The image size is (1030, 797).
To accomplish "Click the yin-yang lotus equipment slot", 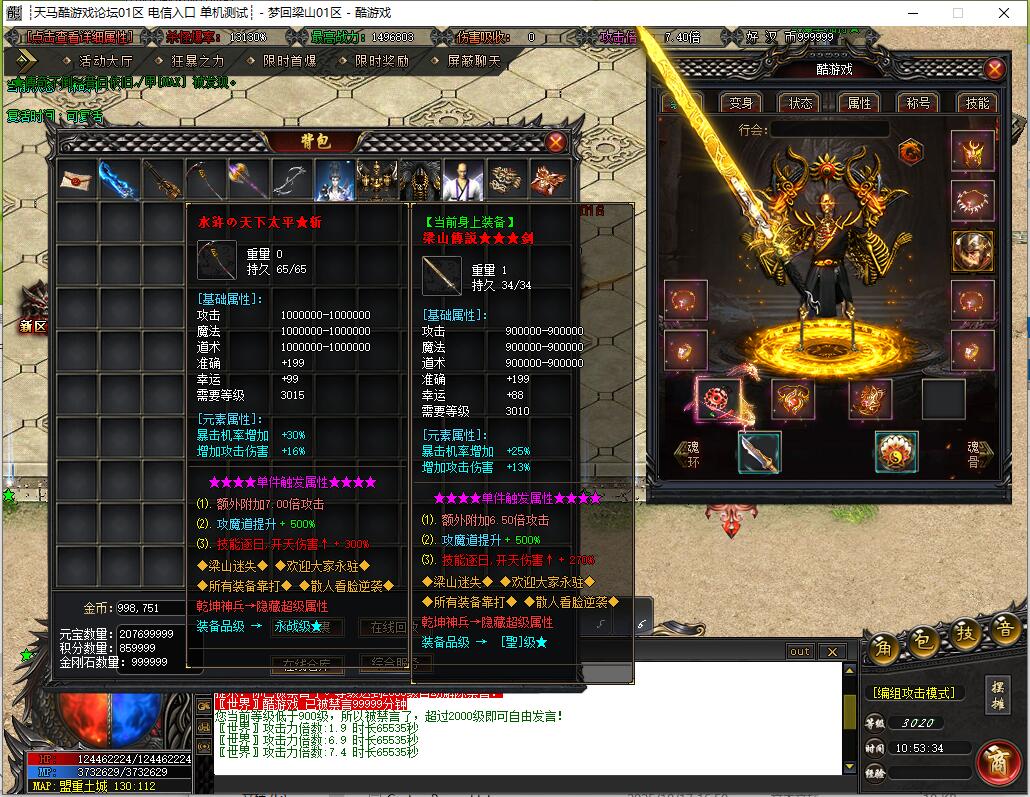I will click(x=896, y=452).
